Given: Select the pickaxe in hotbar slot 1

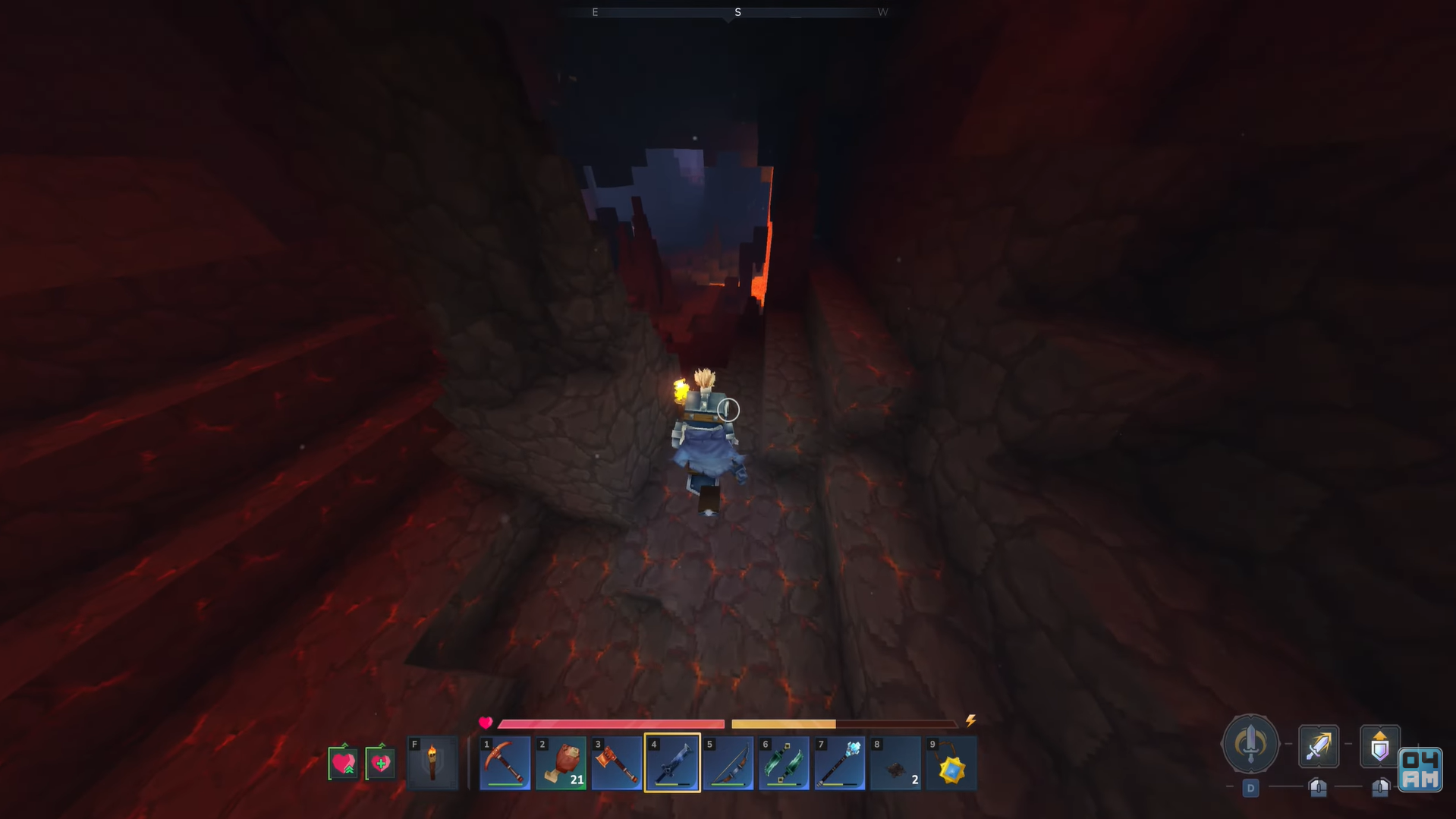Looking at the screenshot, I should [x=505, y=763].
